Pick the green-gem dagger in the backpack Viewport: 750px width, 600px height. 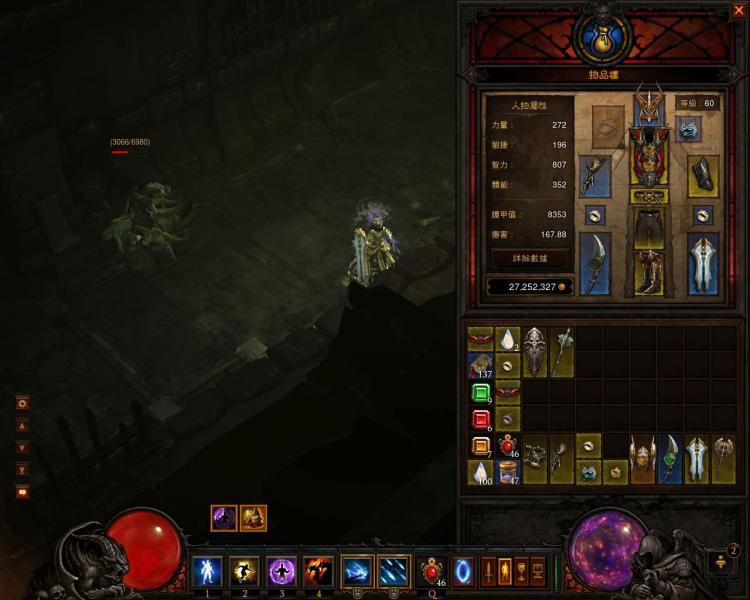[669, 459]
